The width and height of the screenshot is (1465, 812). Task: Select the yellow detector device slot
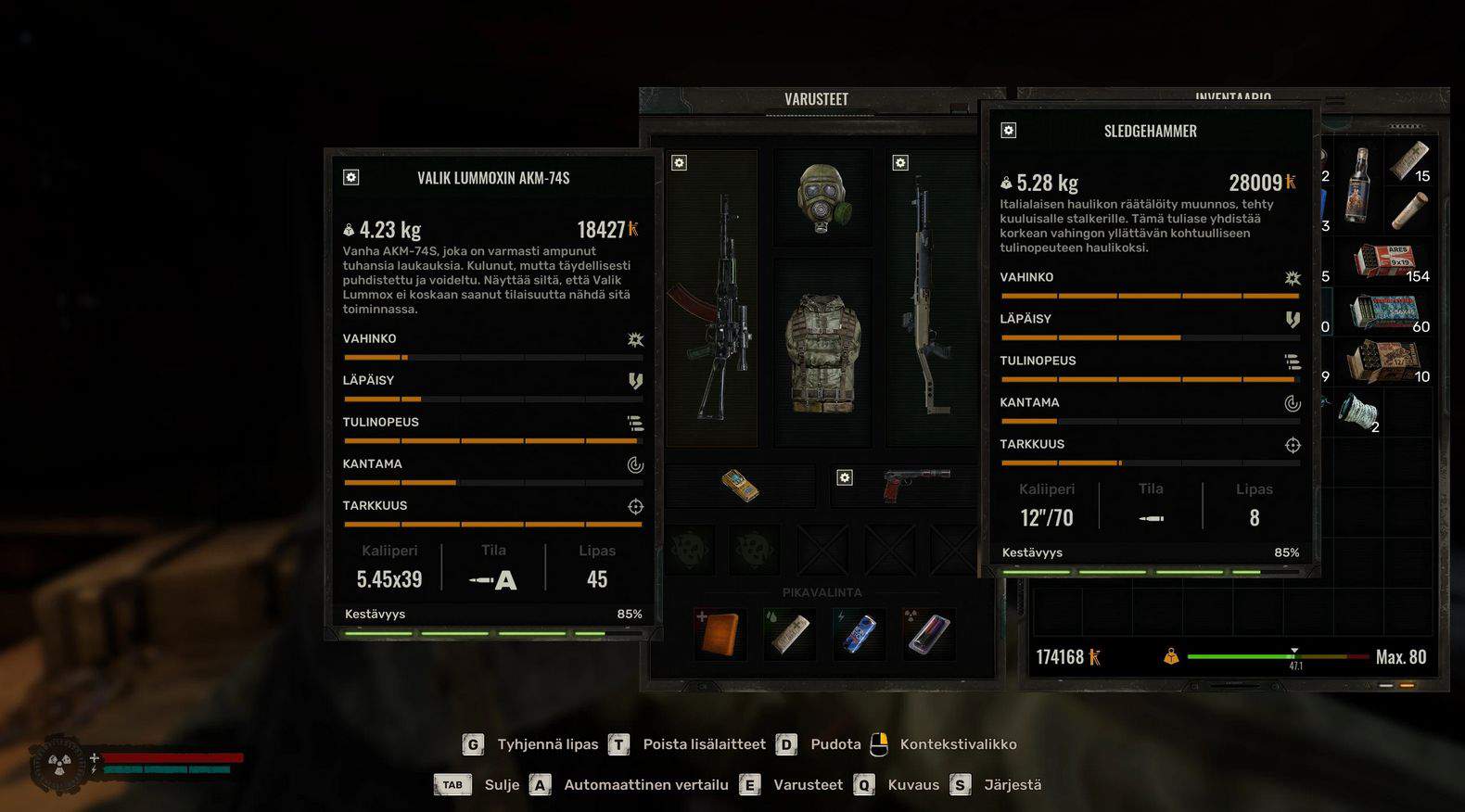click(x=740, y=485)
